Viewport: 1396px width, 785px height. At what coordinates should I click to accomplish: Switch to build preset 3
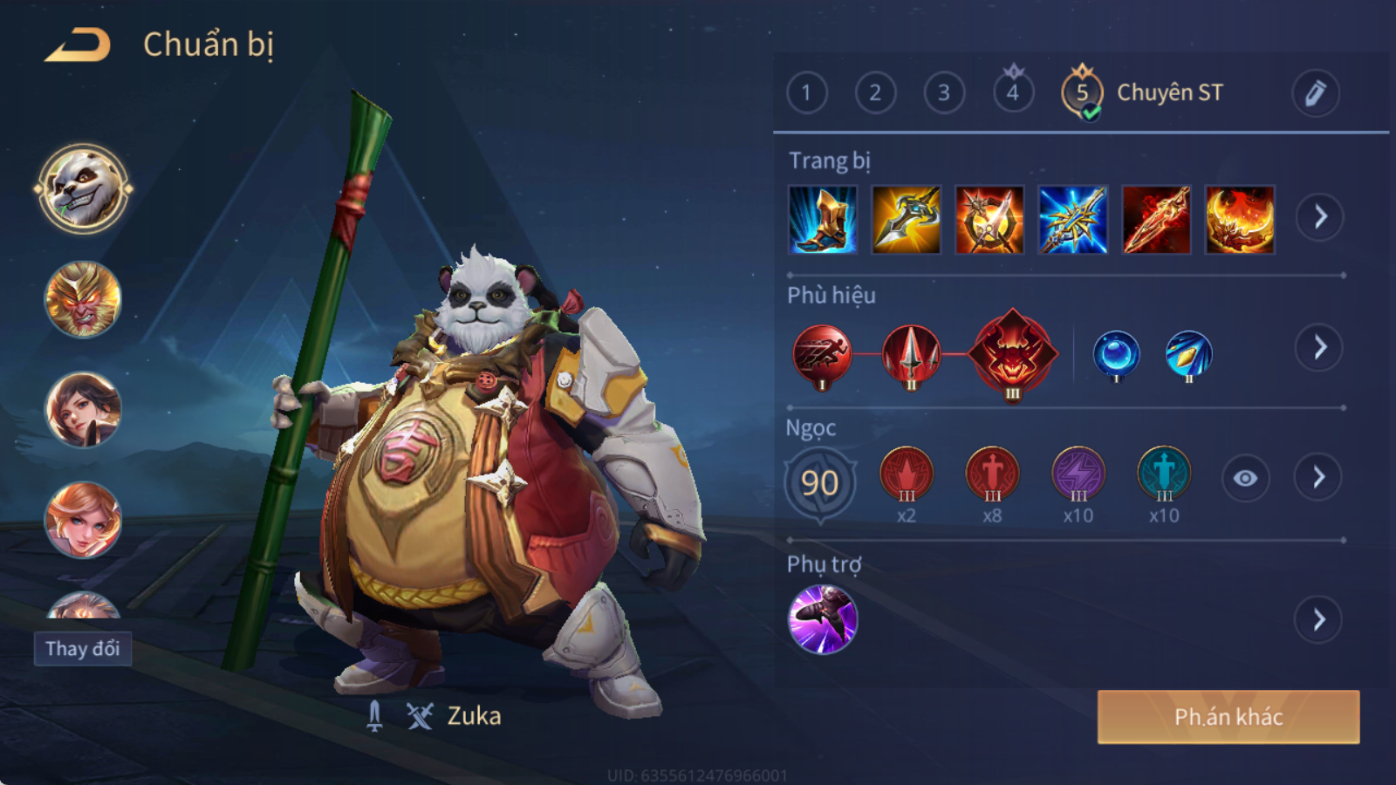point(944,94)
